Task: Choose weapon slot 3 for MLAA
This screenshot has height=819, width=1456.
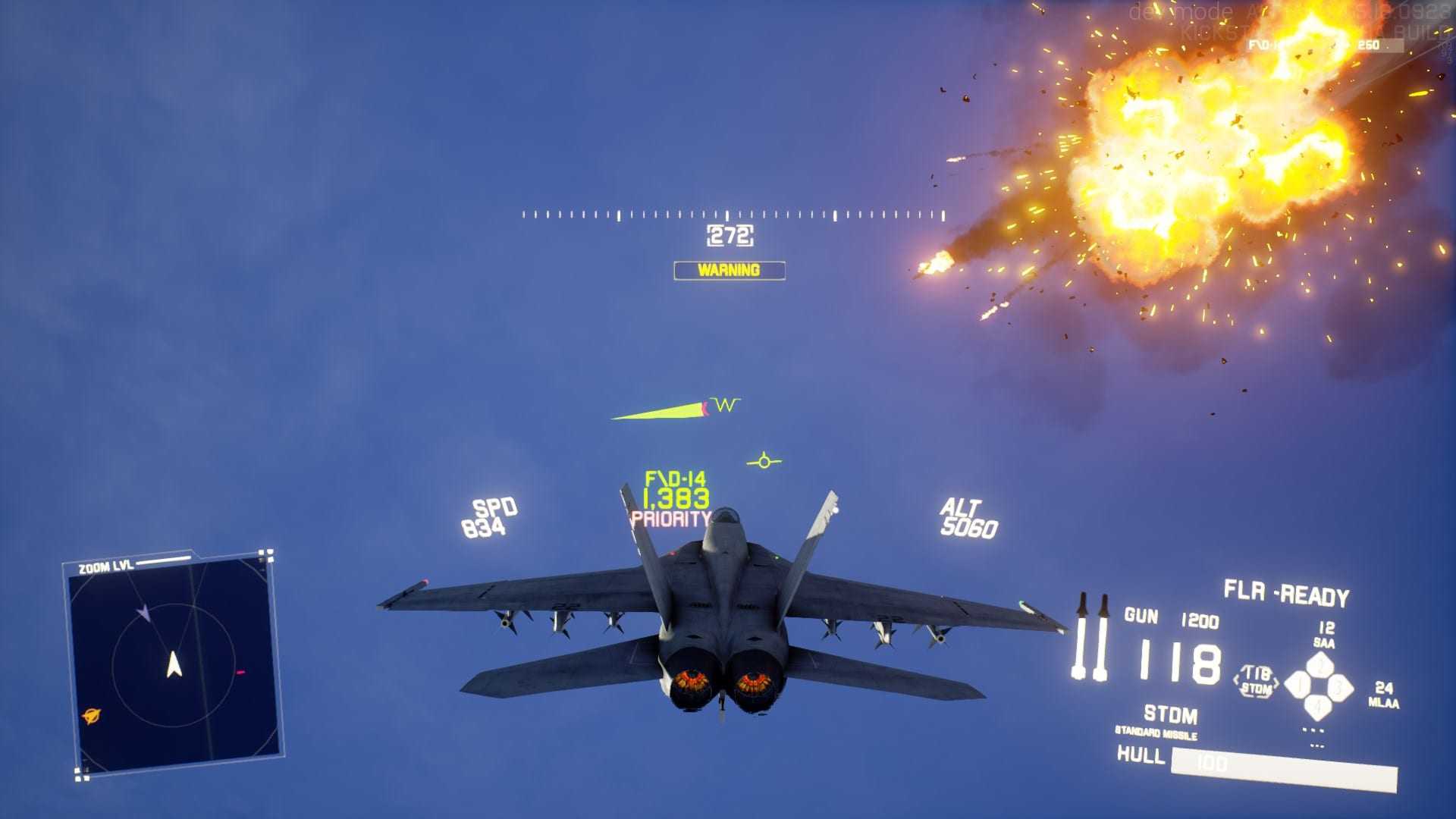Action: pyautogui.click(x=1339, y=688)
